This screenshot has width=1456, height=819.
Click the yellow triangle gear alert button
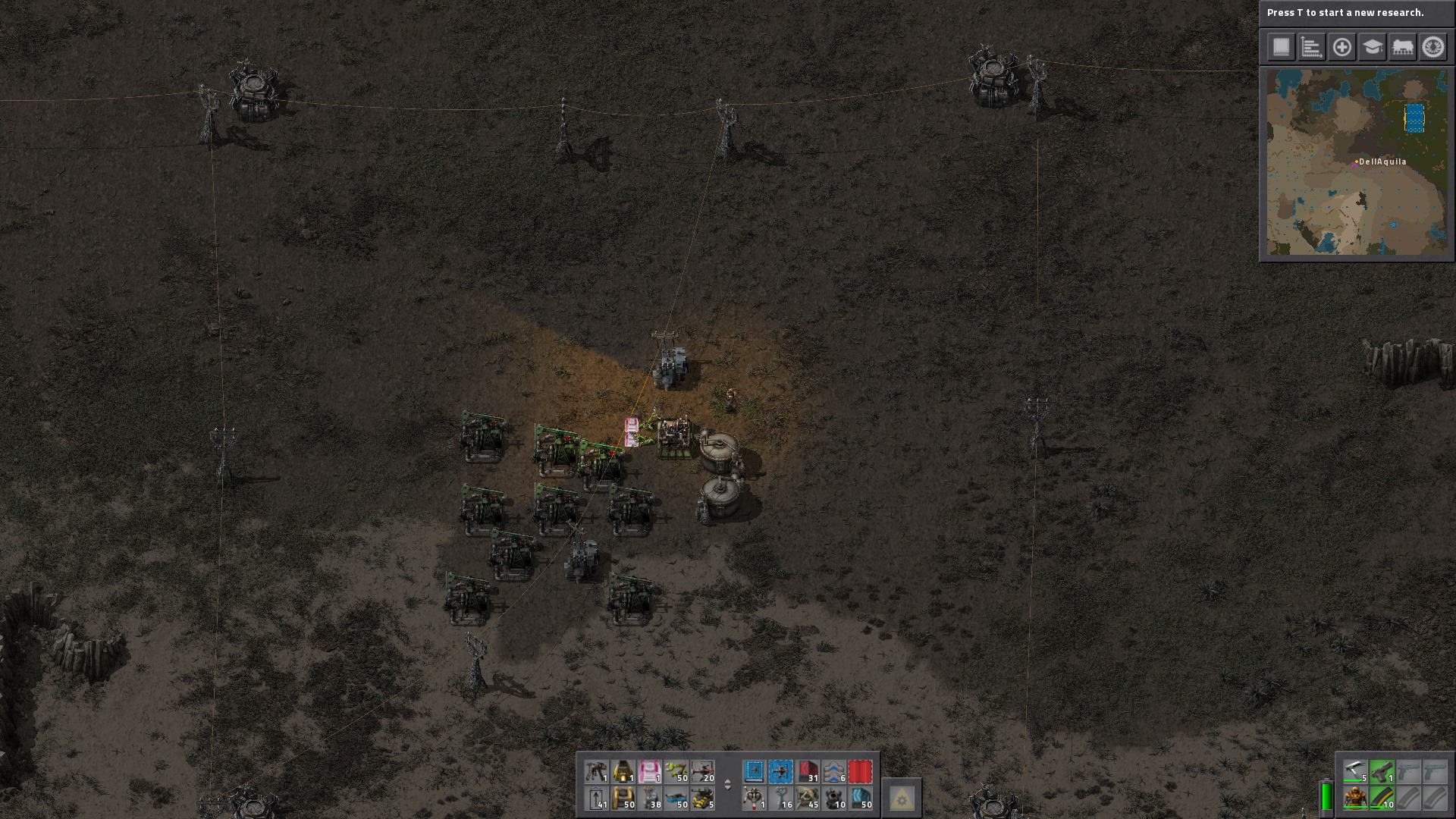coord(902,798)
